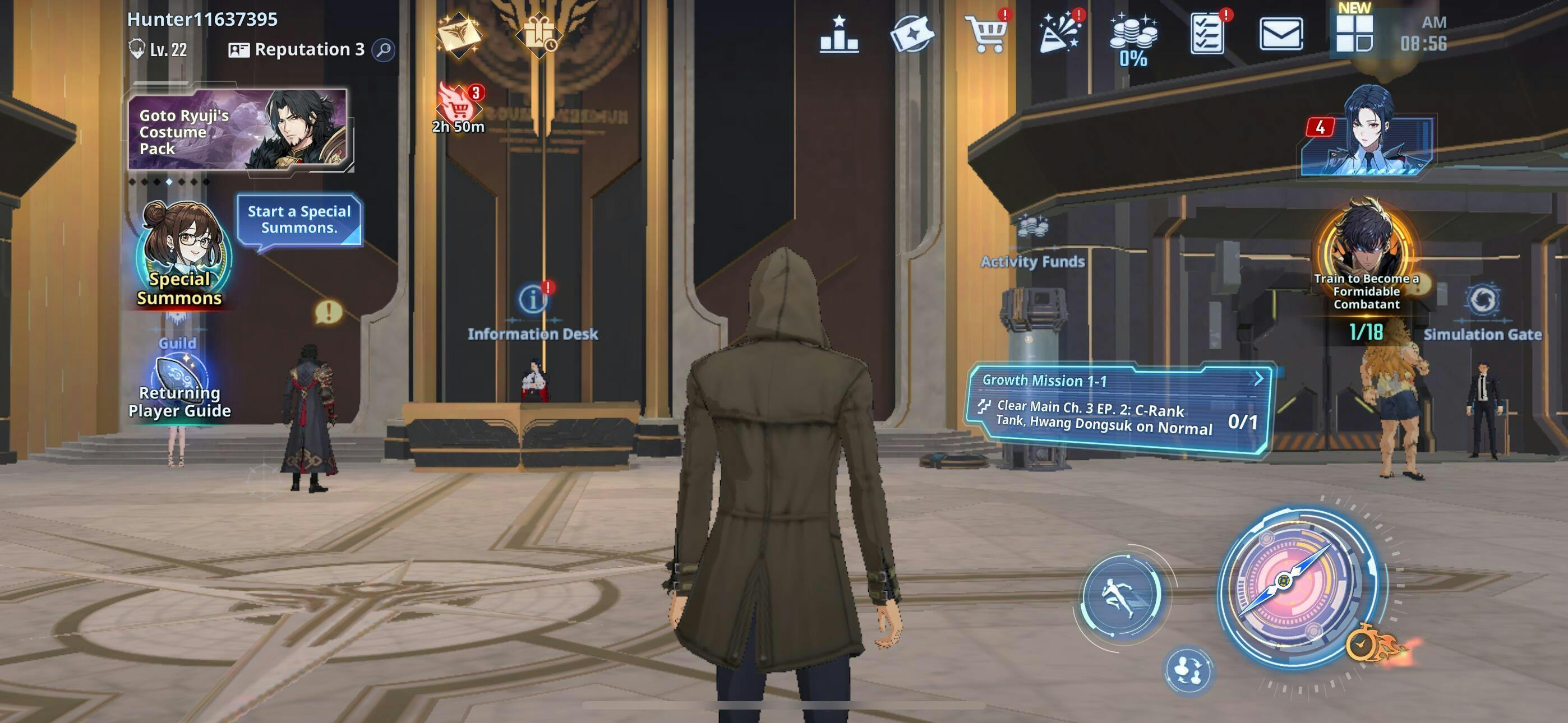Image resolution: width=1568 pixels, height=723 pixels.
Task: Open the Returning Player Guide
Action: pyautogui.click(x=179, y=388)
